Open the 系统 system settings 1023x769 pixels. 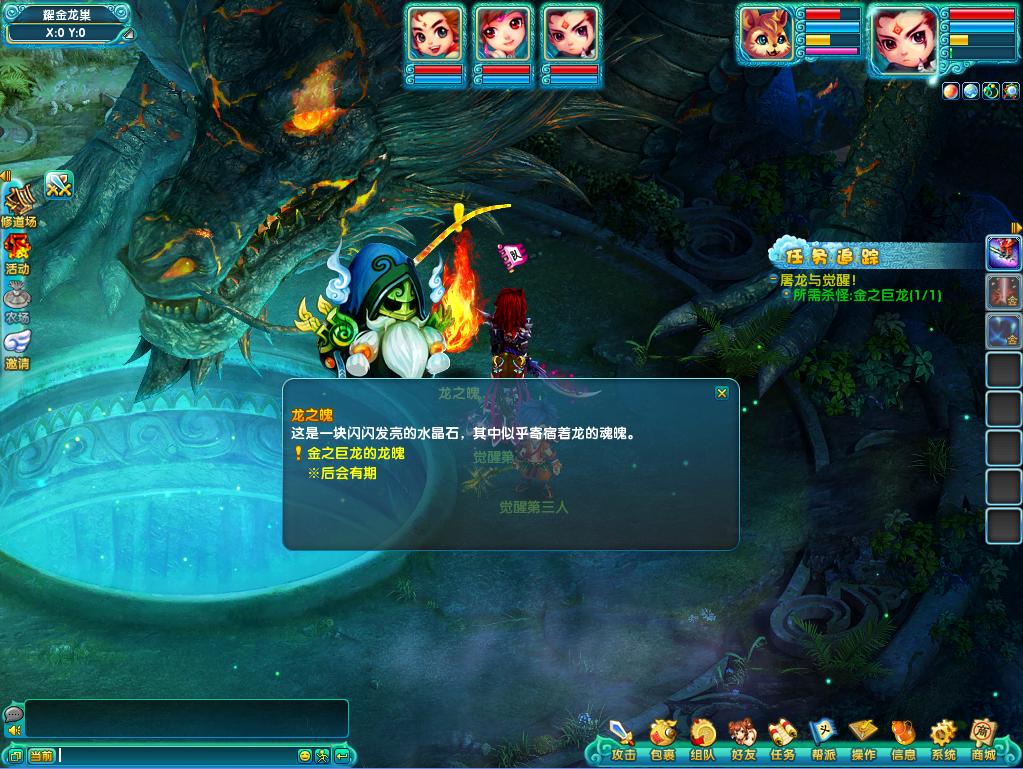pos(942,741)
